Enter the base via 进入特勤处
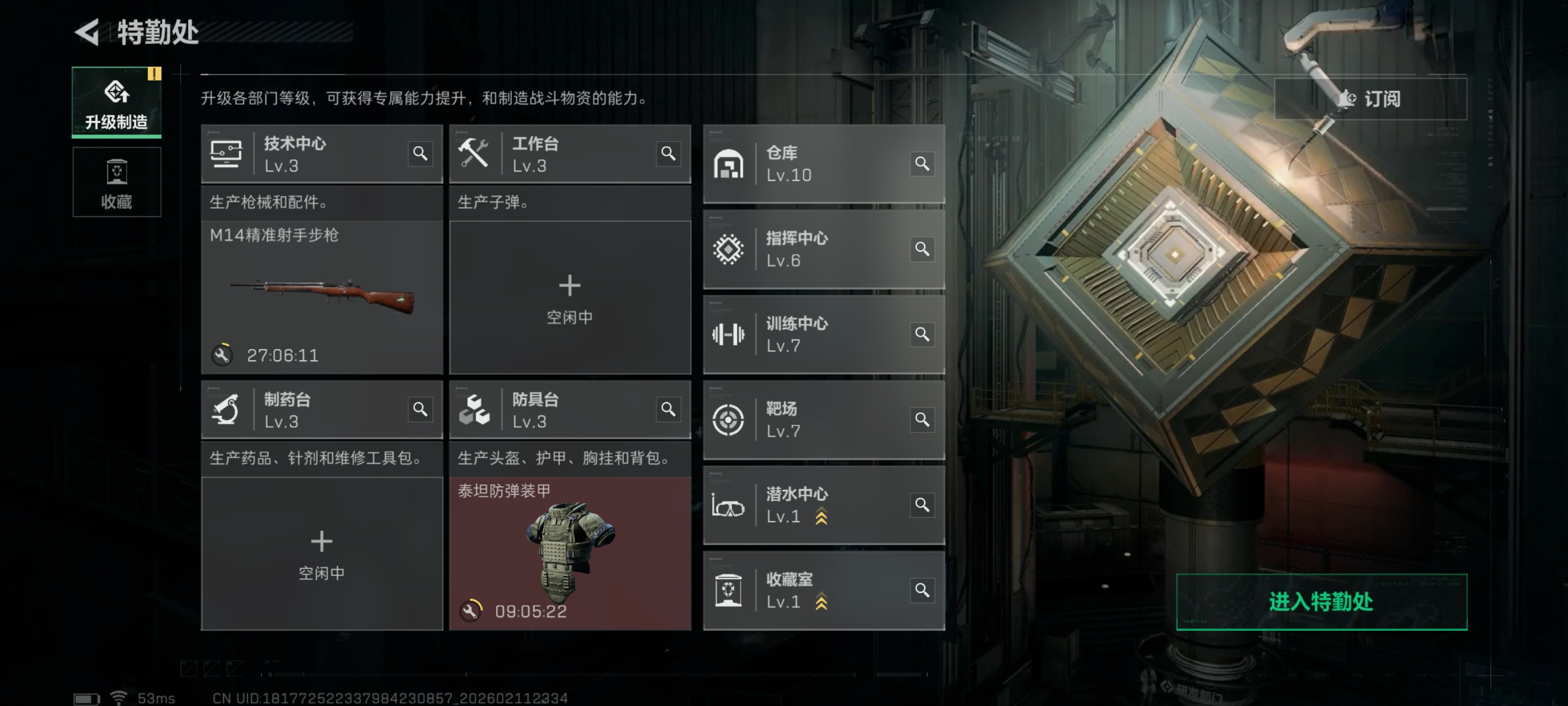Viewport: 1568px width, 706px height. 1321,601
